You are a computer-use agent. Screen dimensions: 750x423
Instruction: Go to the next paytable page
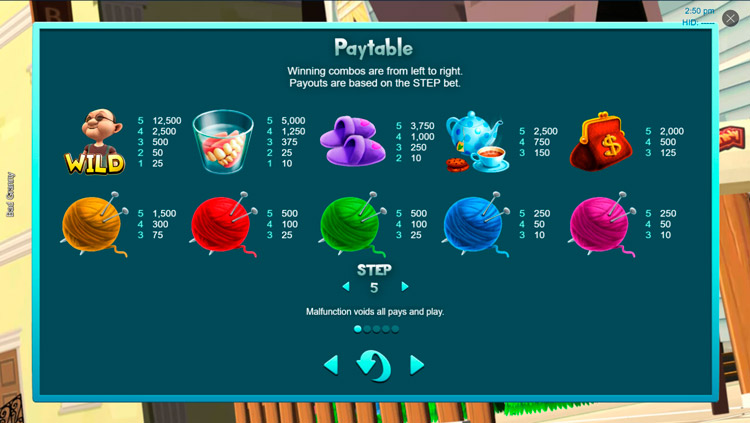tap(418, 365)
